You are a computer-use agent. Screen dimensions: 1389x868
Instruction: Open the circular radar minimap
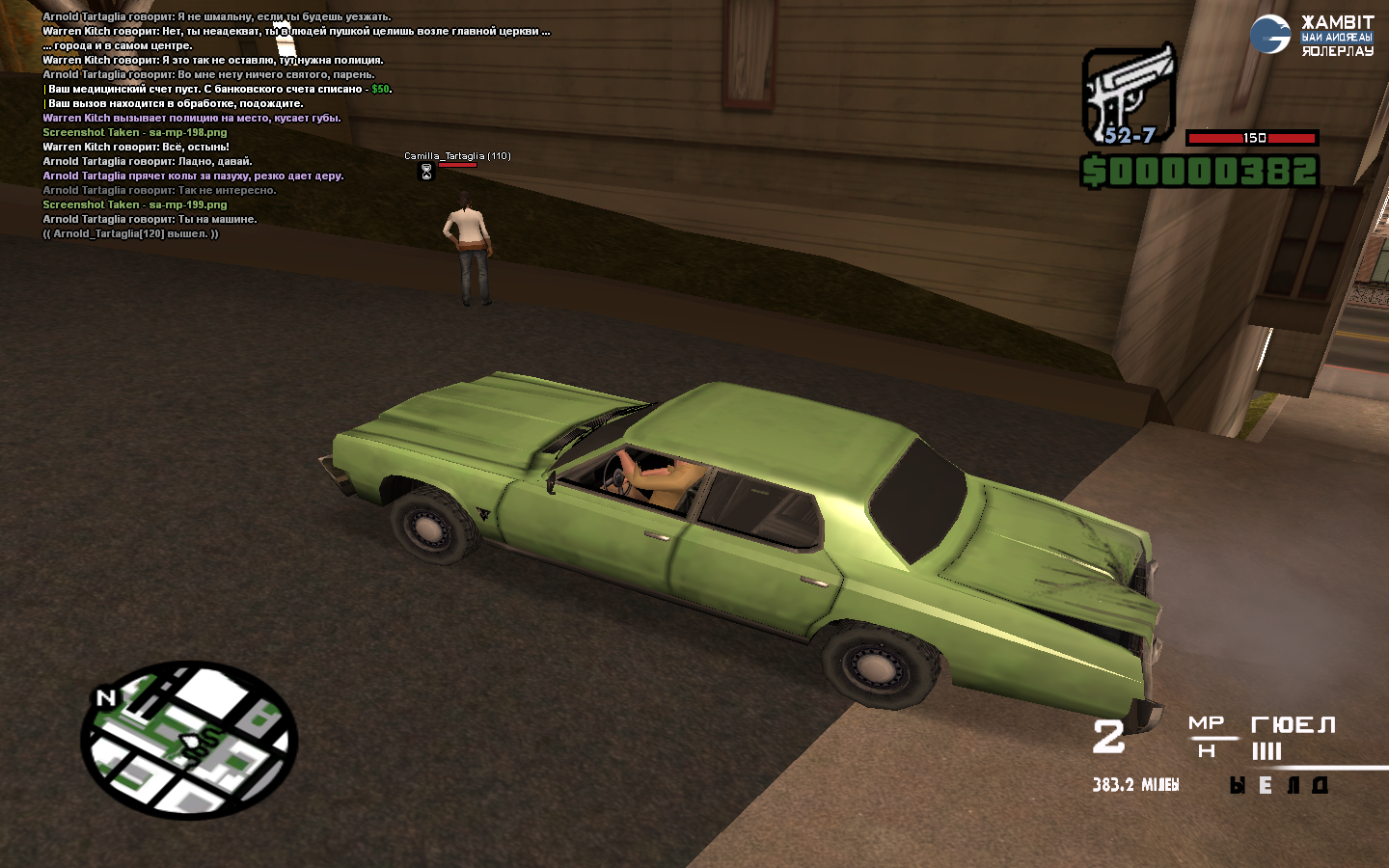[x=189, y=740]
